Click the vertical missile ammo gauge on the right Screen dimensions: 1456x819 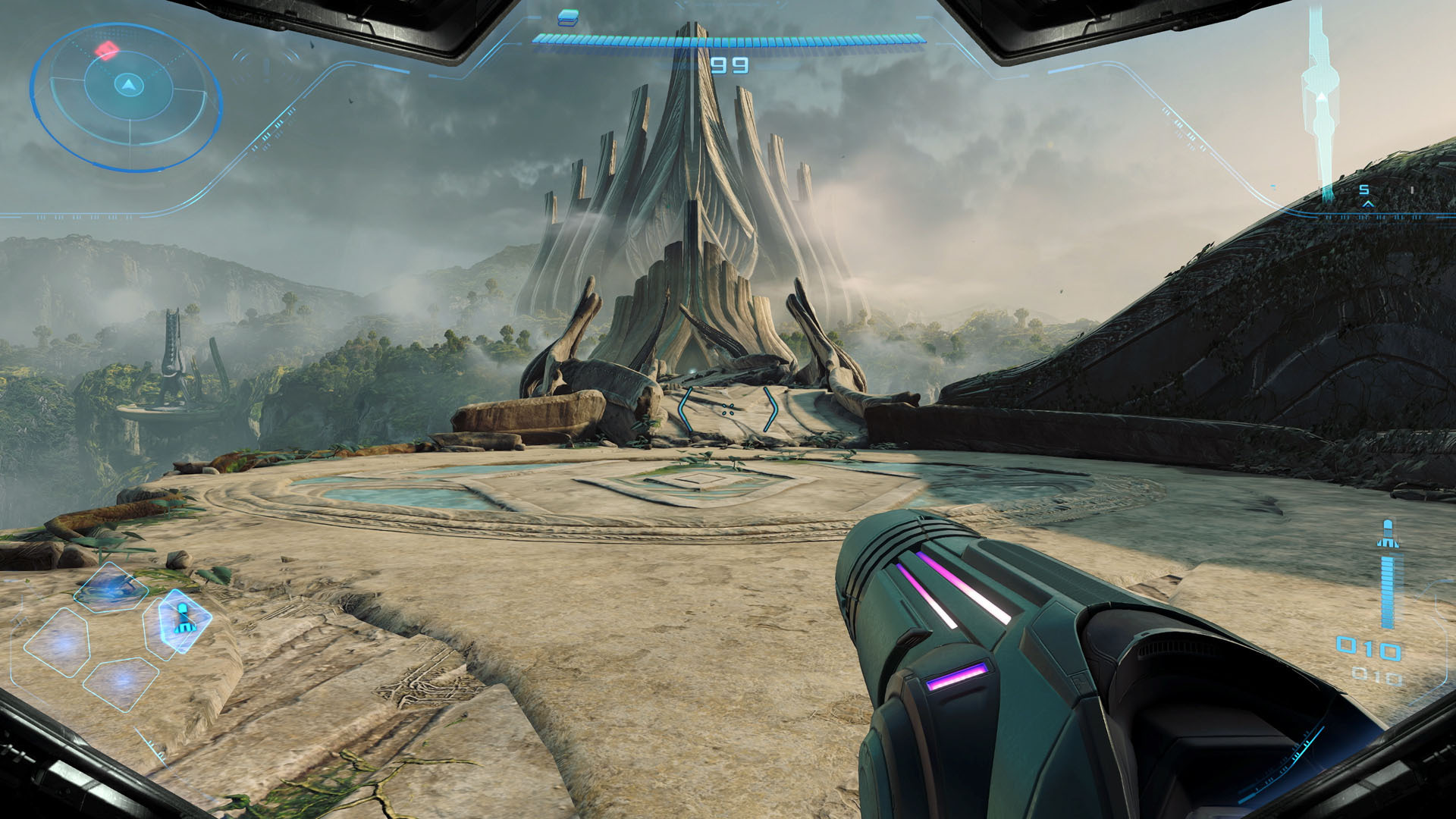pos(1389,591)
